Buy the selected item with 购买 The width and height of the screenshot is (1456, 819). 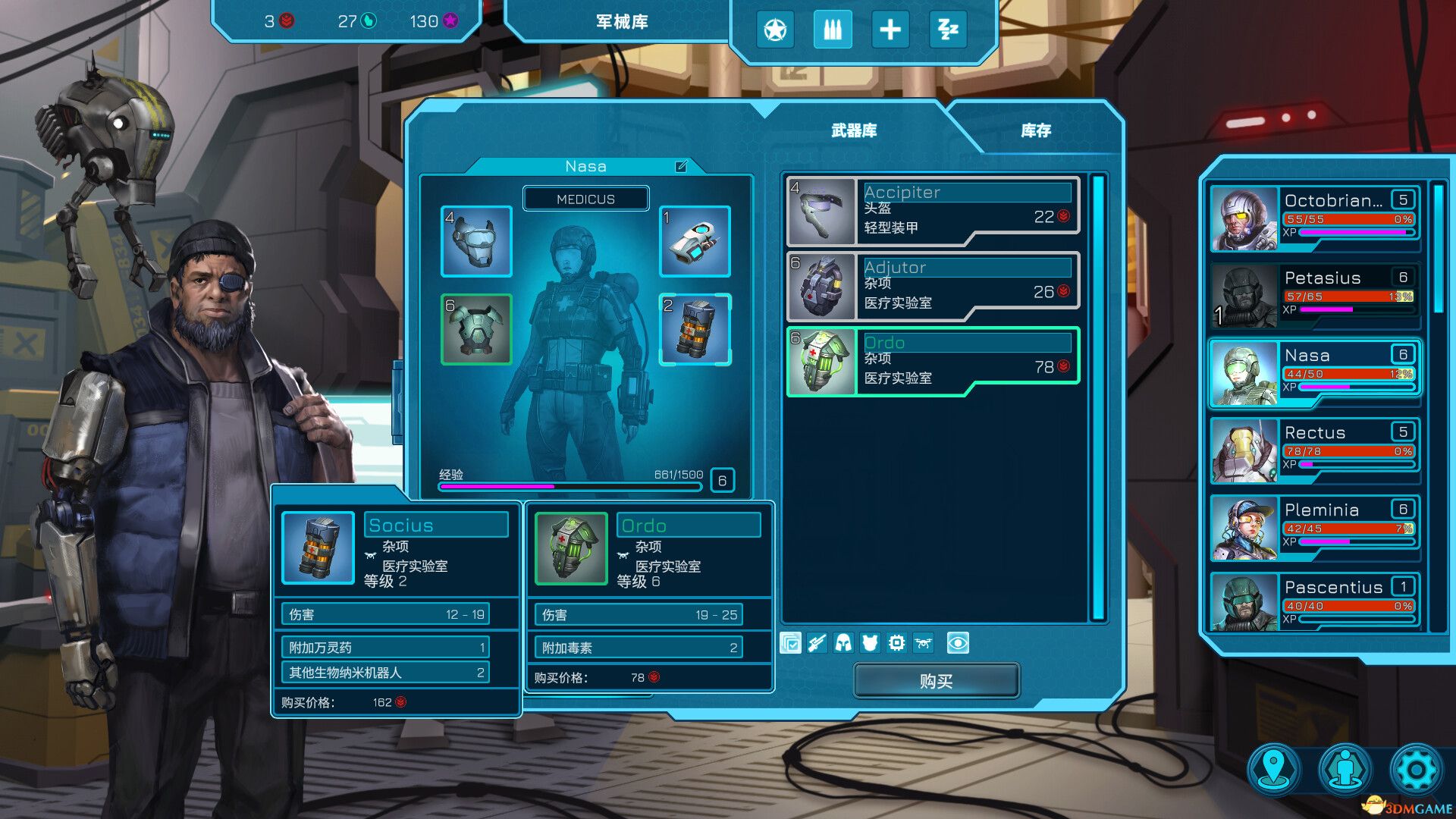pyautogui.click(x=936, y=681)
